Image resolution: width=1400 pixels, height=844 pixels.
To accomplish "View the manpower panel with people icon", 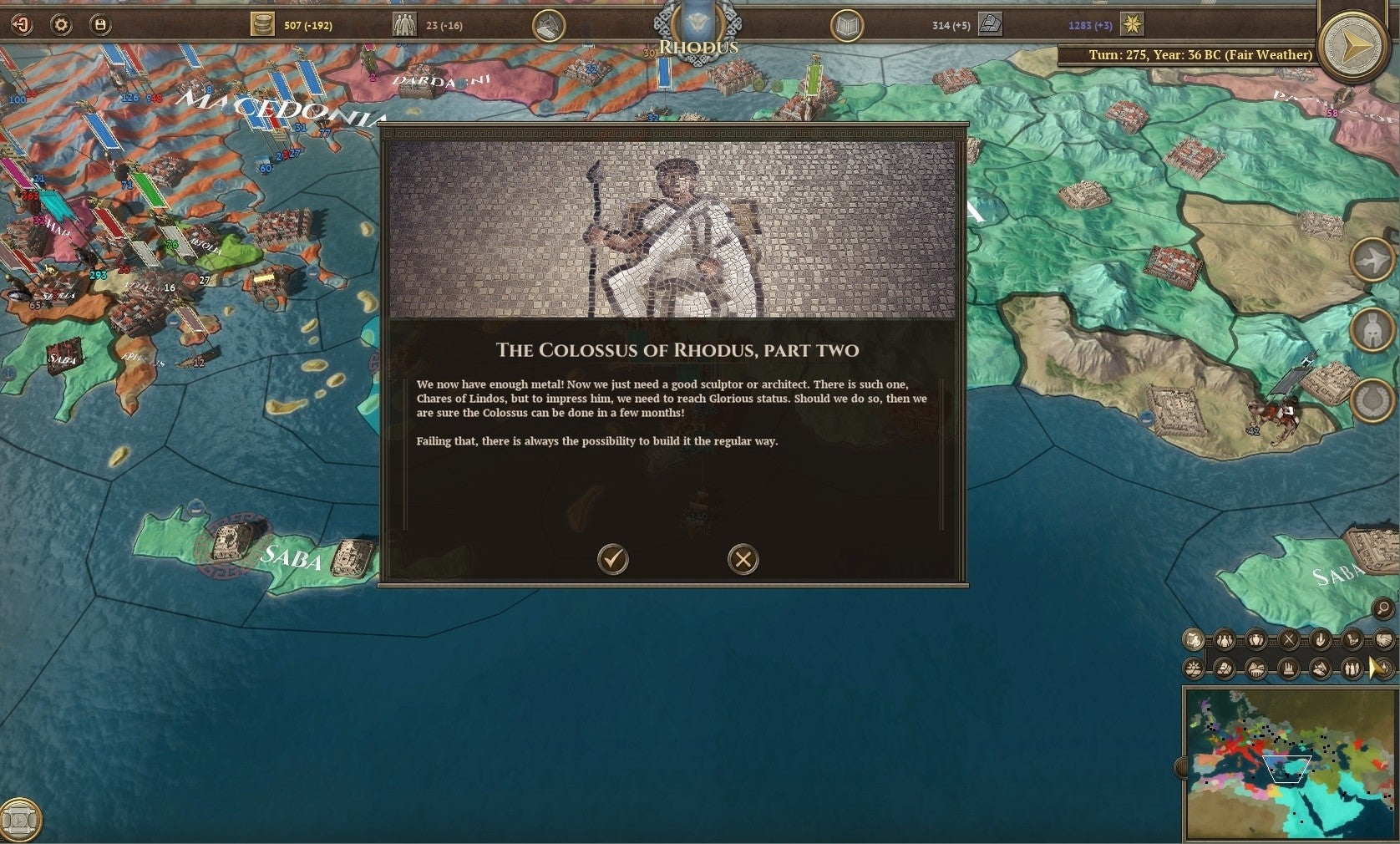I will 404,25.
